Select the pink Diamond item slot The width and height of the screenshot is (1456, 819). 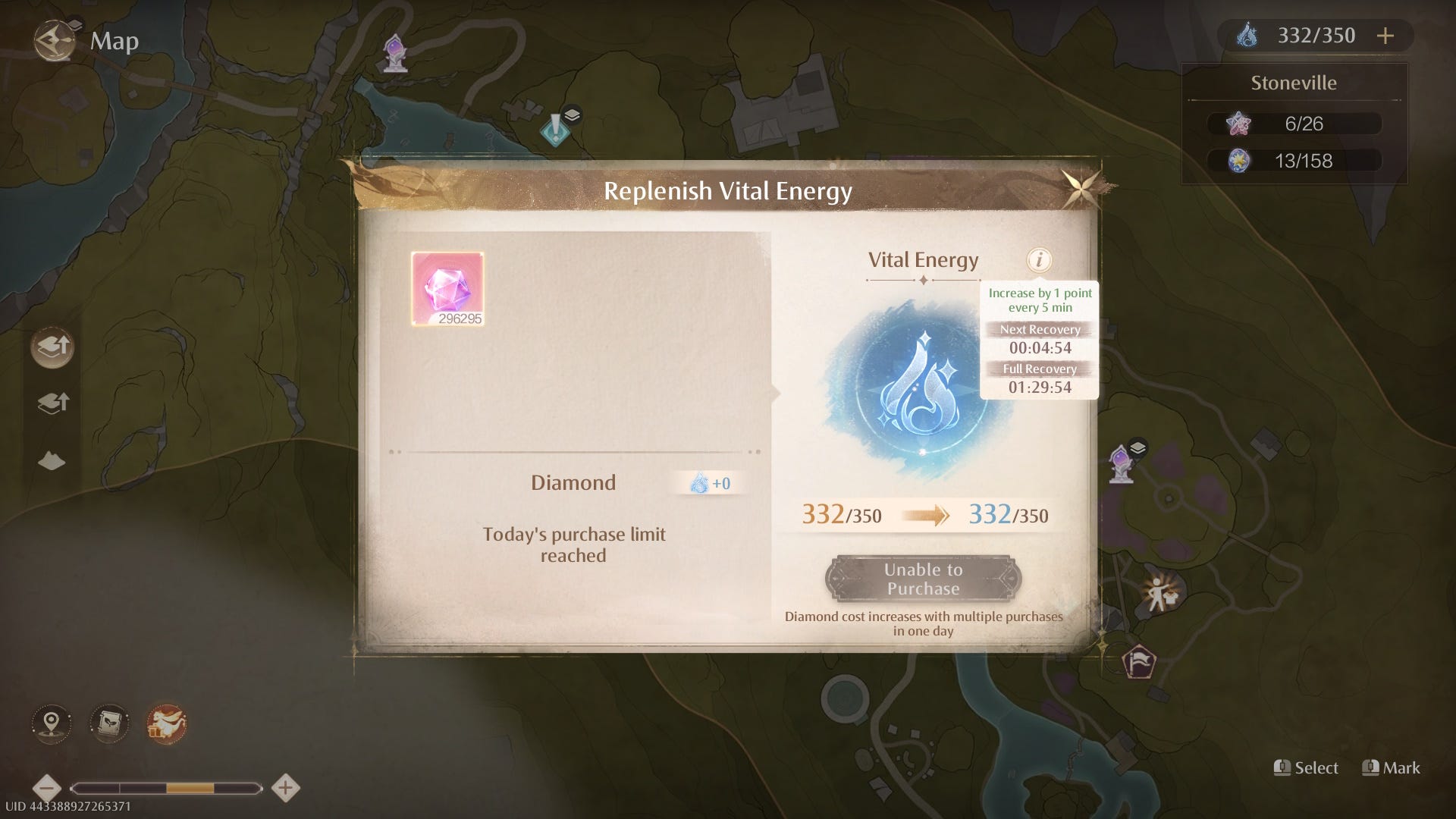tap(447, 289)
